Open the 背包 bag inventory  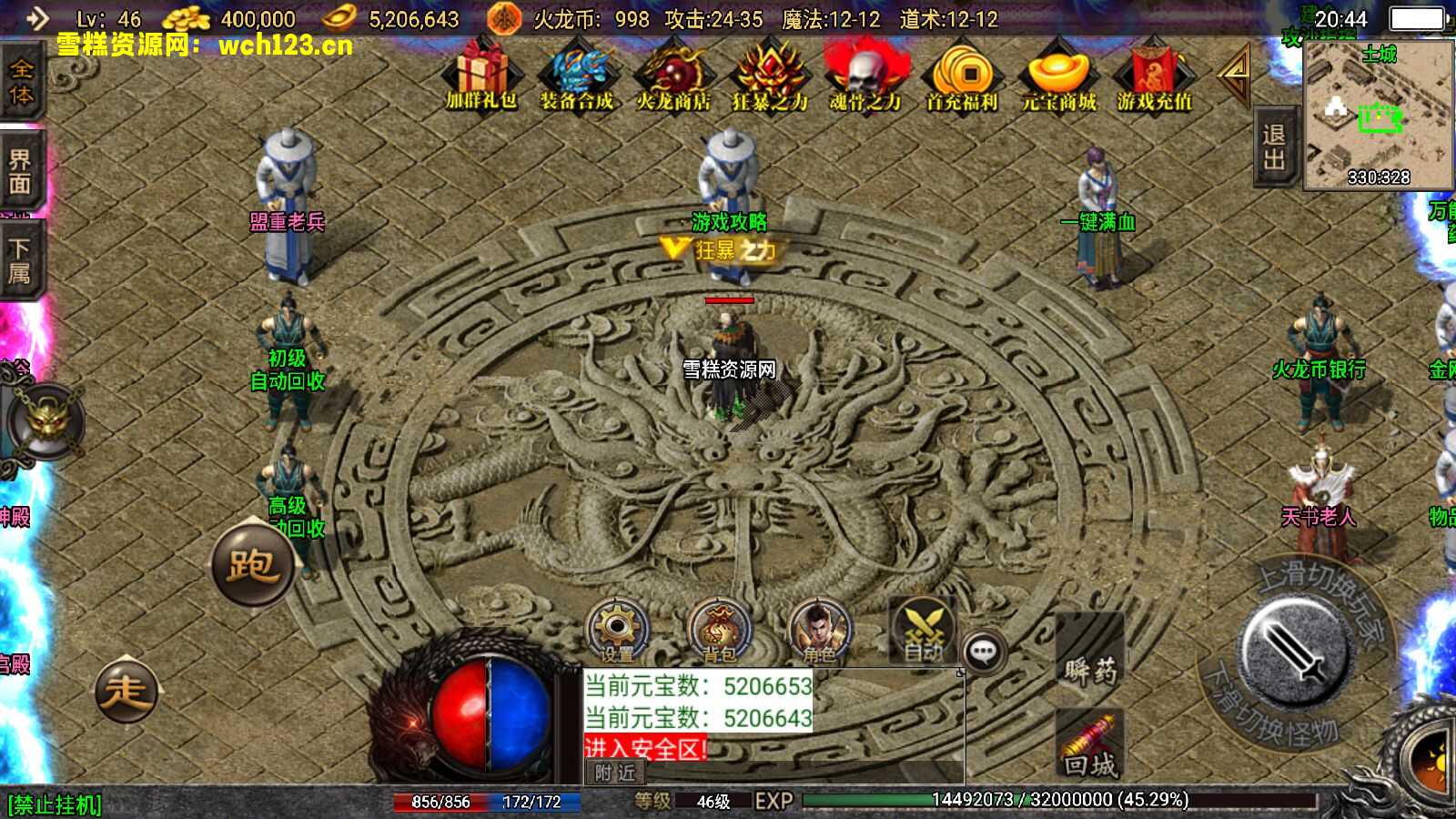tap(718, 629)
